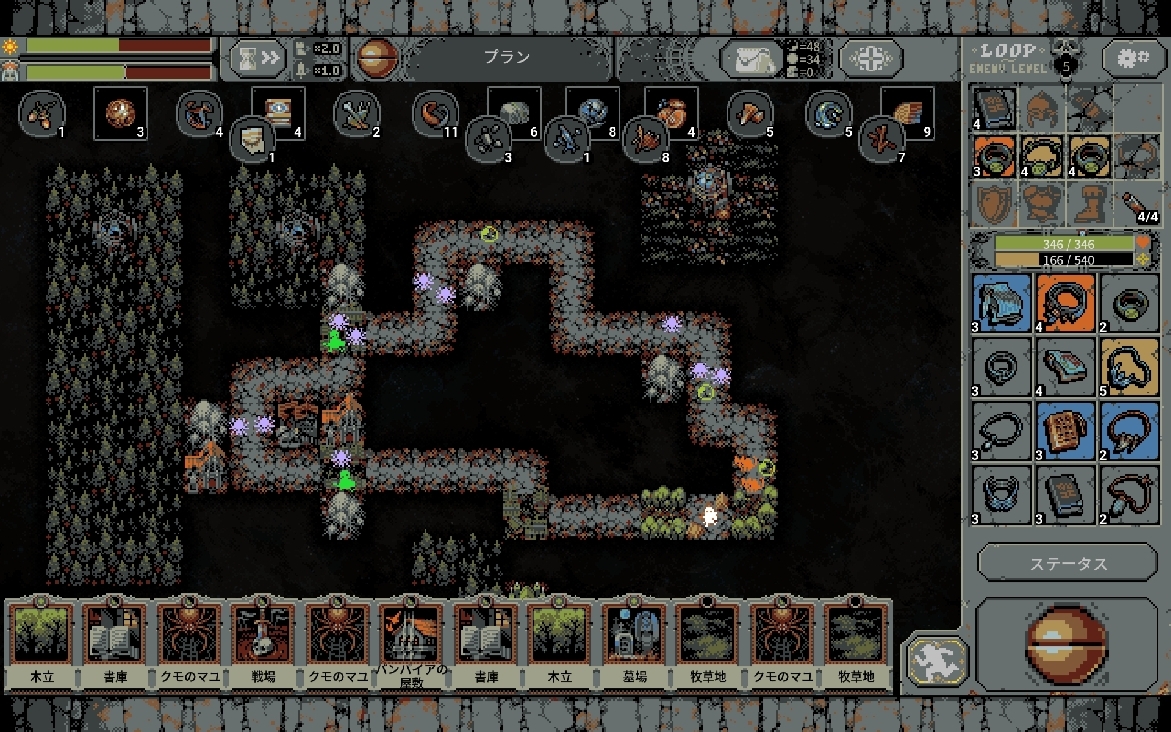Choose the blue level 3 armor item
The image size is (1171, 732).
tap(1001, 303)
